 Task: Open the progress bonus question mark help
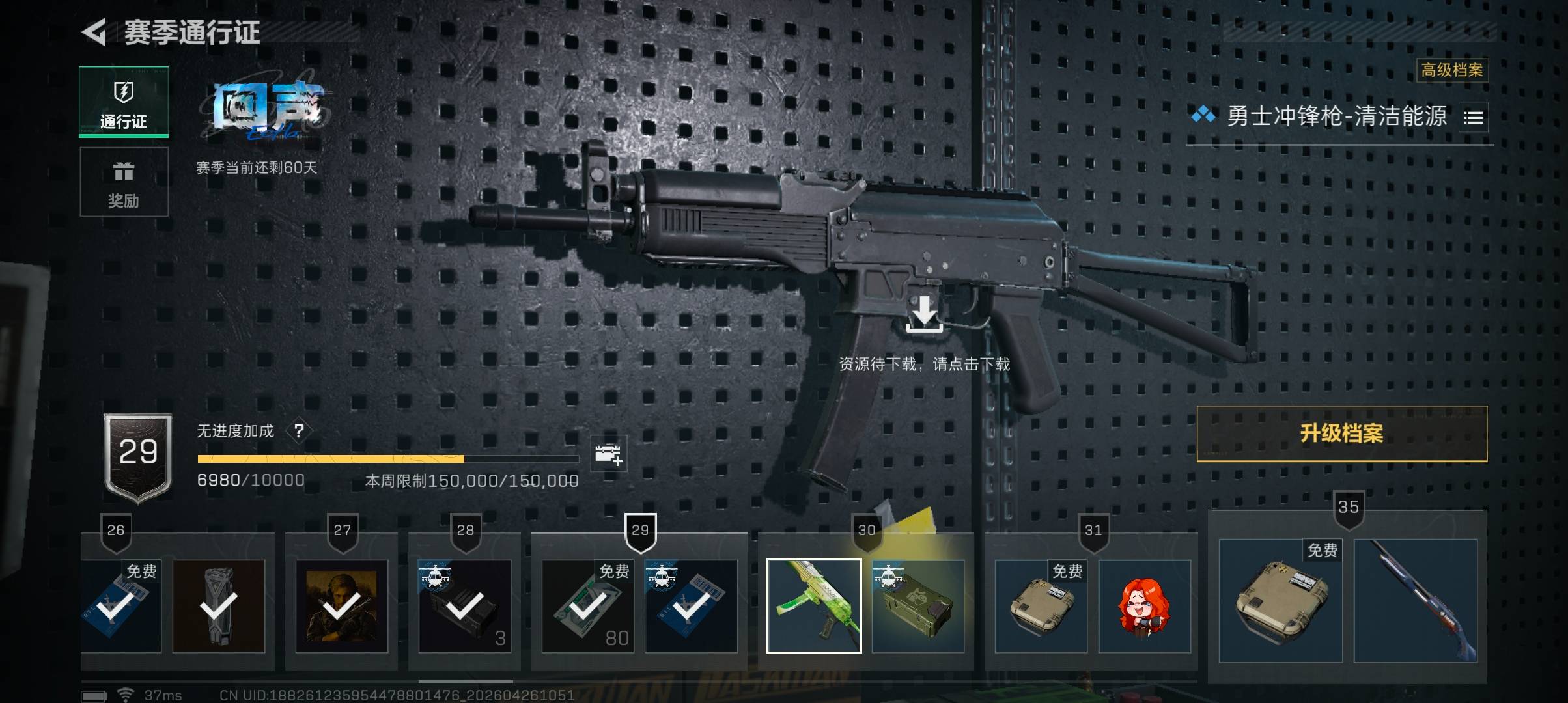pyautogui.click(x=299, y=431)
